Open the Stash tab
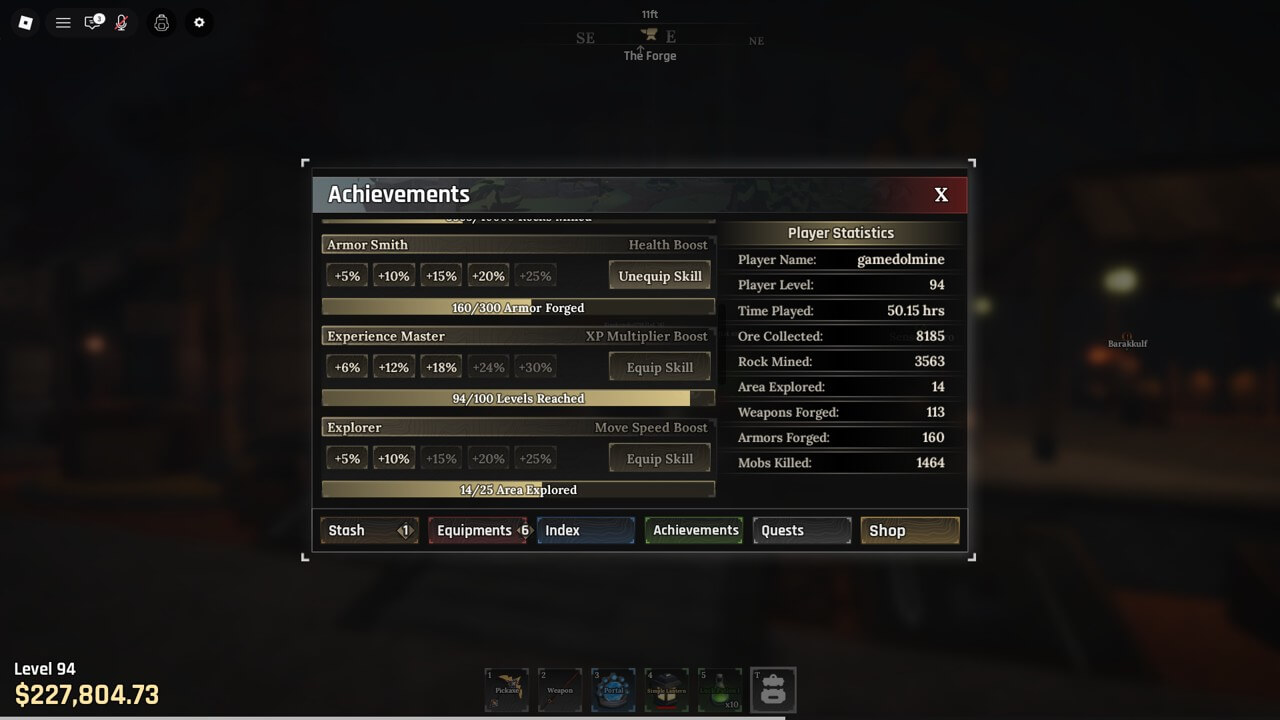Screen dimensions: 1280x720 pyautogui.click(x=368, y=530)
